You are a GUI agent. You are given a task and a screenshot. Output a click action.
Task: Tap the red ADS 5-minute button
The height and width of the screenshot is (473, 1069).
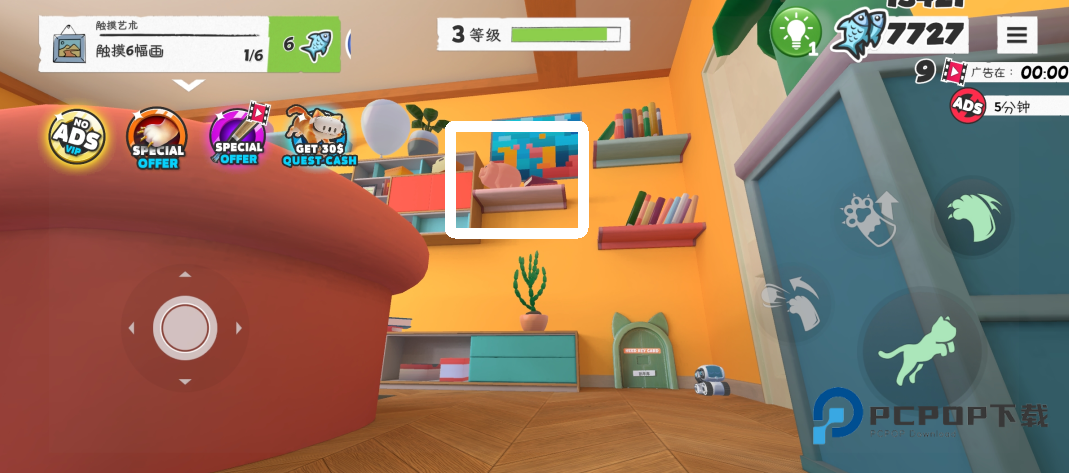point(967,106)
